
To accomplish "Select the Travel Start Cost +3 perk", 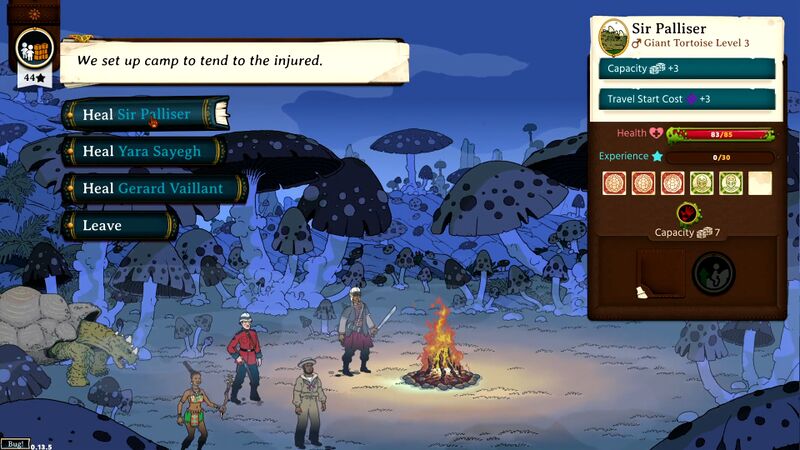I will coord(686,99).
